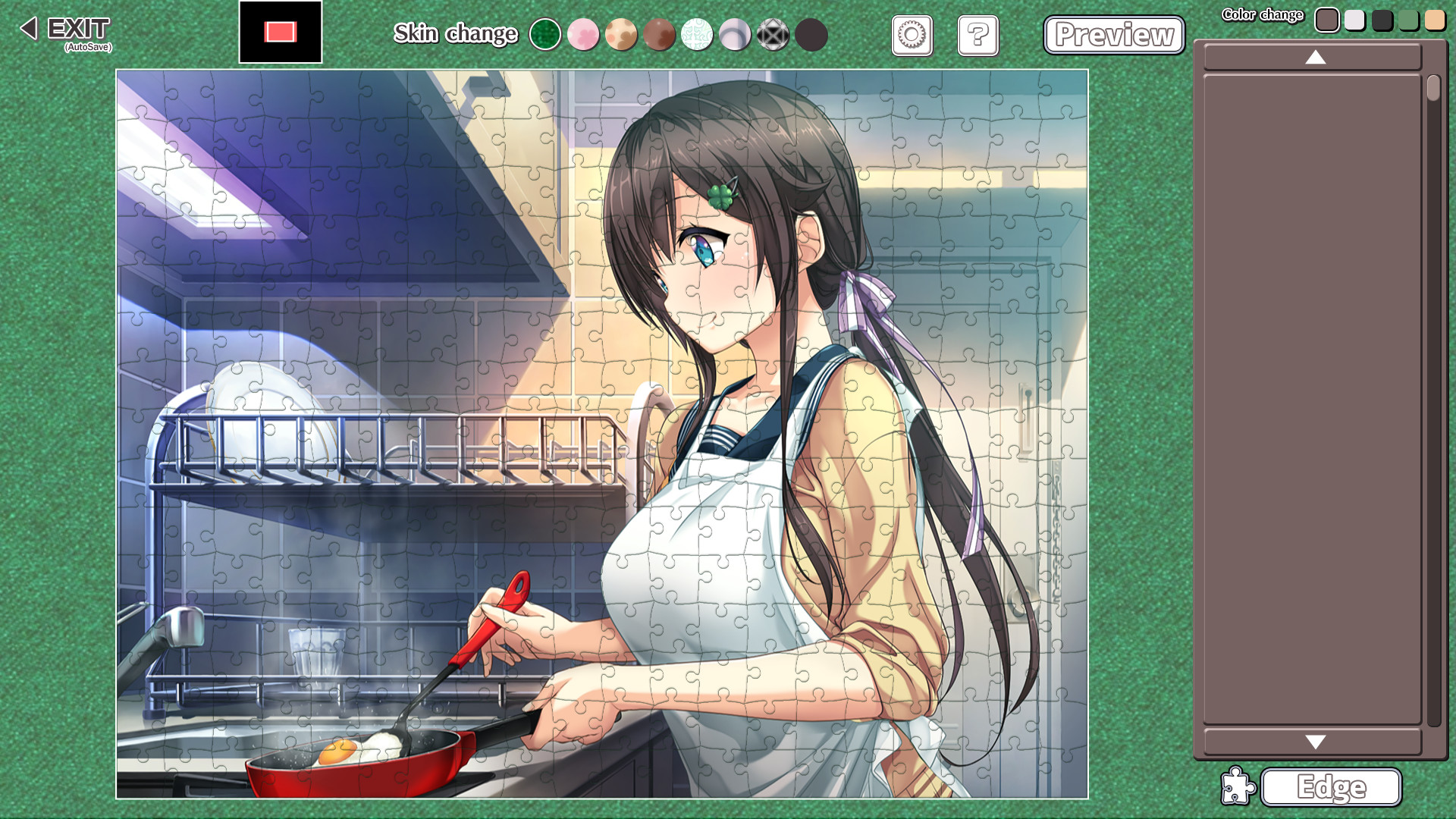
Task: Click the Skin change heading
Action: 455,34
